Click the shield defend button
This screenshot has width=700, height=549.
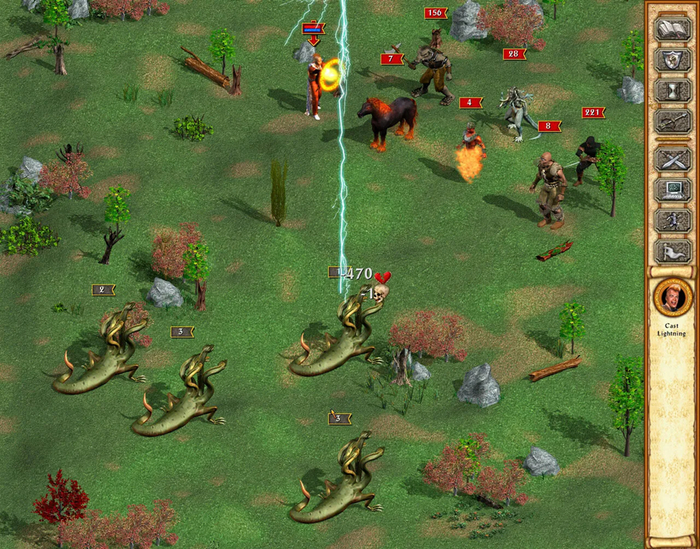[670, 60]
